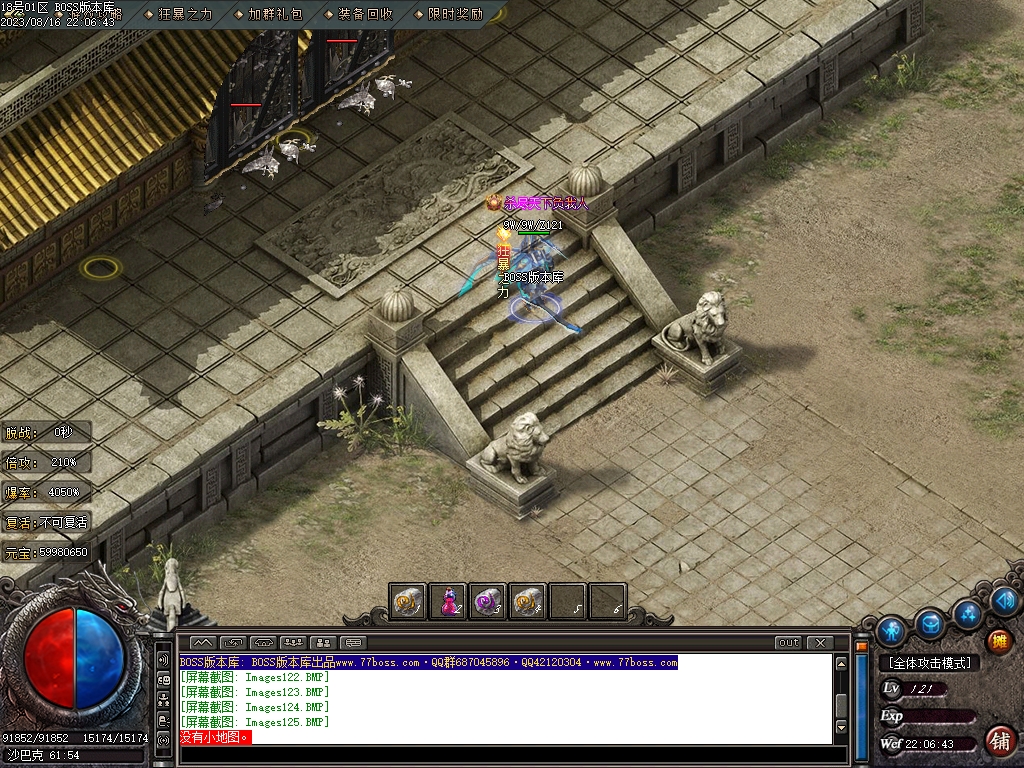This screenshot has width=1024, height=768.
Task: Change the 全体攻击模式 attack mode
Action: click(929, 662)
